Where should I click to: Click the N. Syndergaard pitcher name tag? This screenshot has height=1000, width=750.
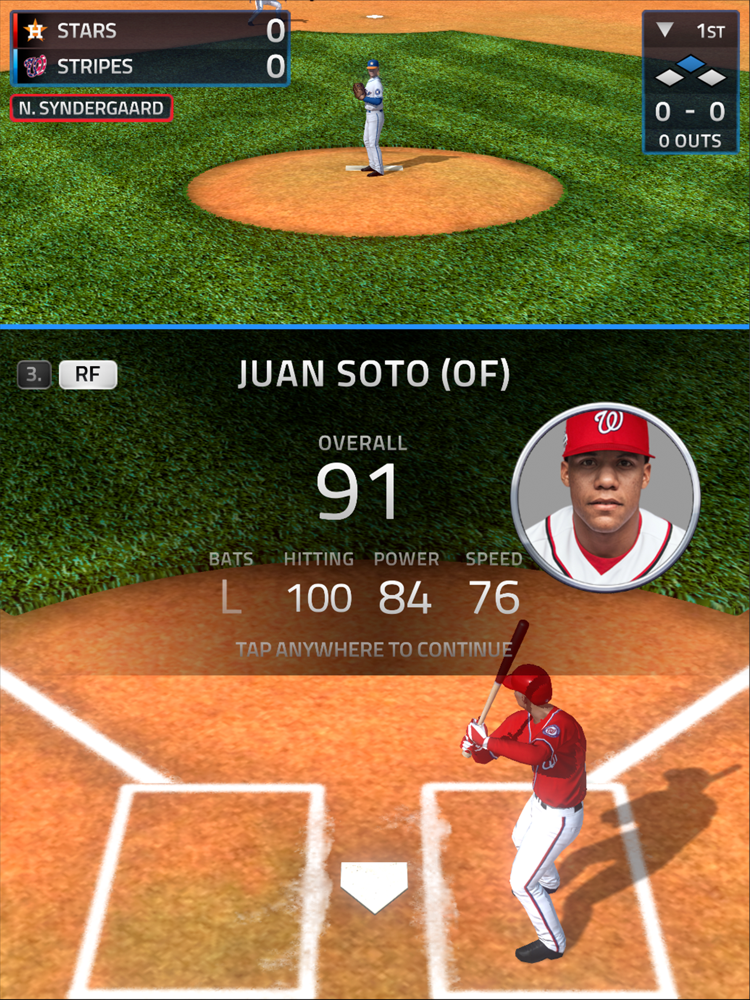(x=91, y=108)
